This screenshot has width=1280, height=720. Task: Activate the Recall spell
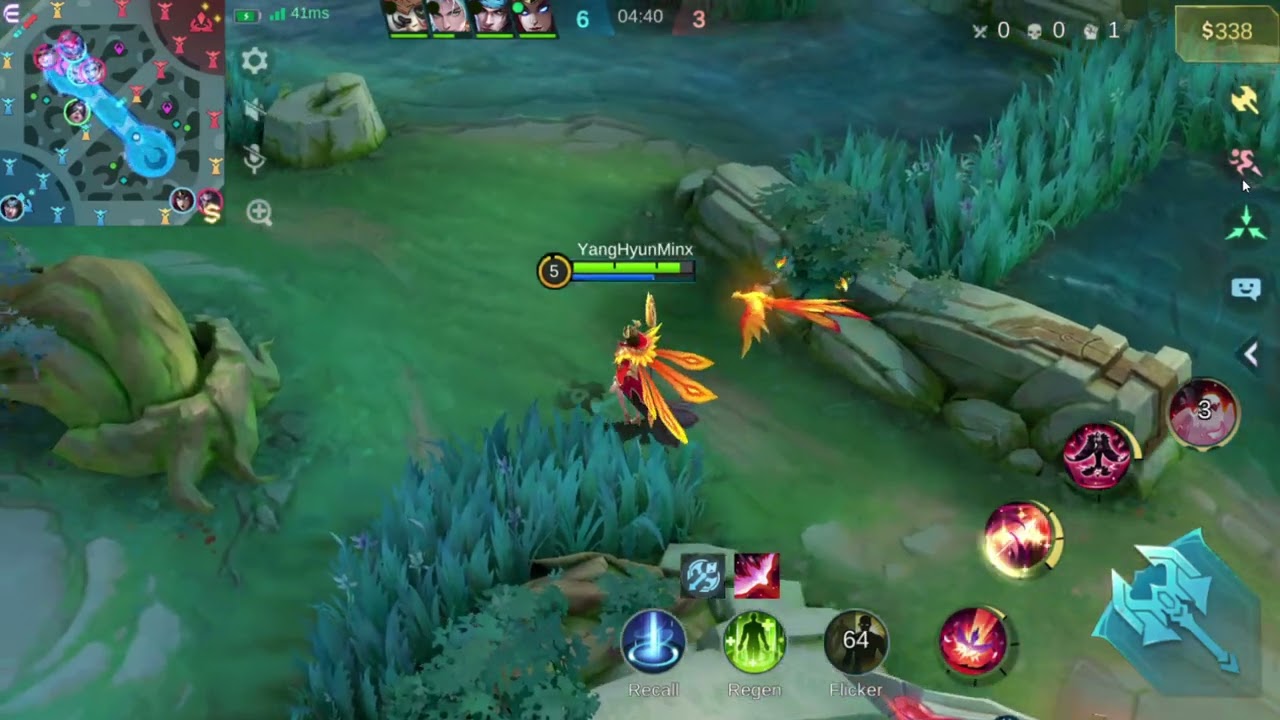653,641
